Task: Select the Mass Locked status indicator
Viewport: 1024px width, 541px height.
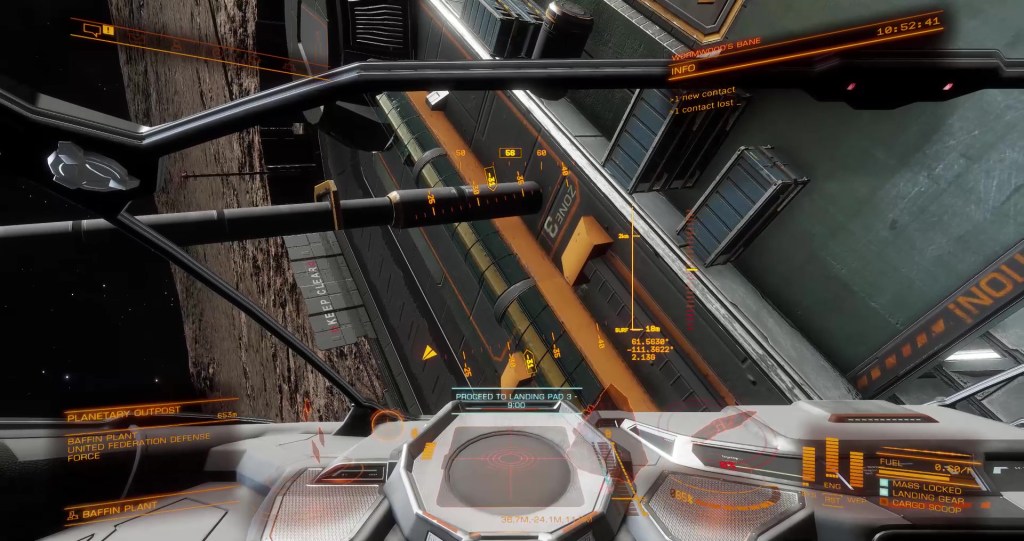Action: [921, 489]
